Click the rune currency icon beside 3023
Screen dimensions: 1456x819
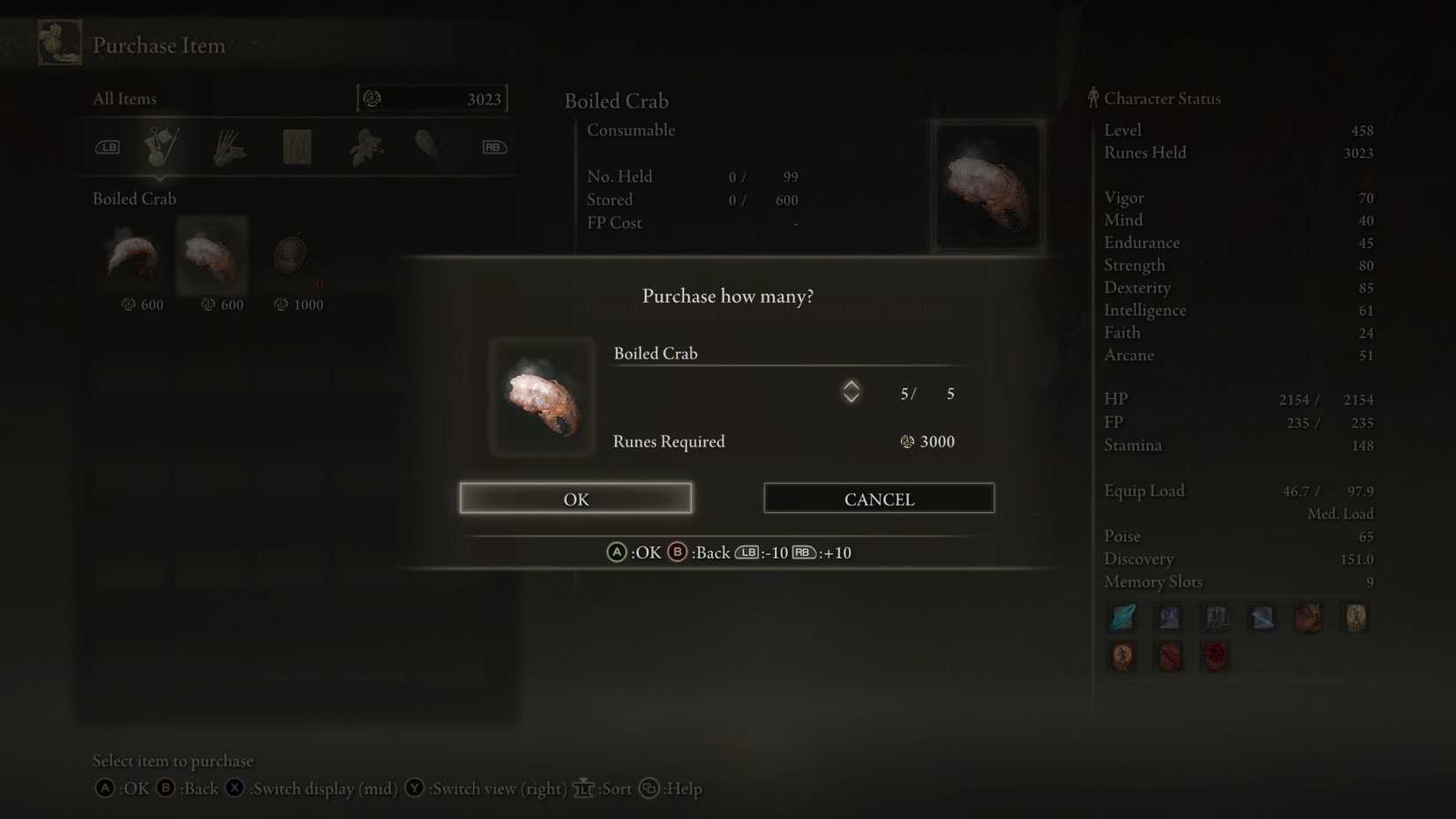pyautogui.click(x=371, y=98)
